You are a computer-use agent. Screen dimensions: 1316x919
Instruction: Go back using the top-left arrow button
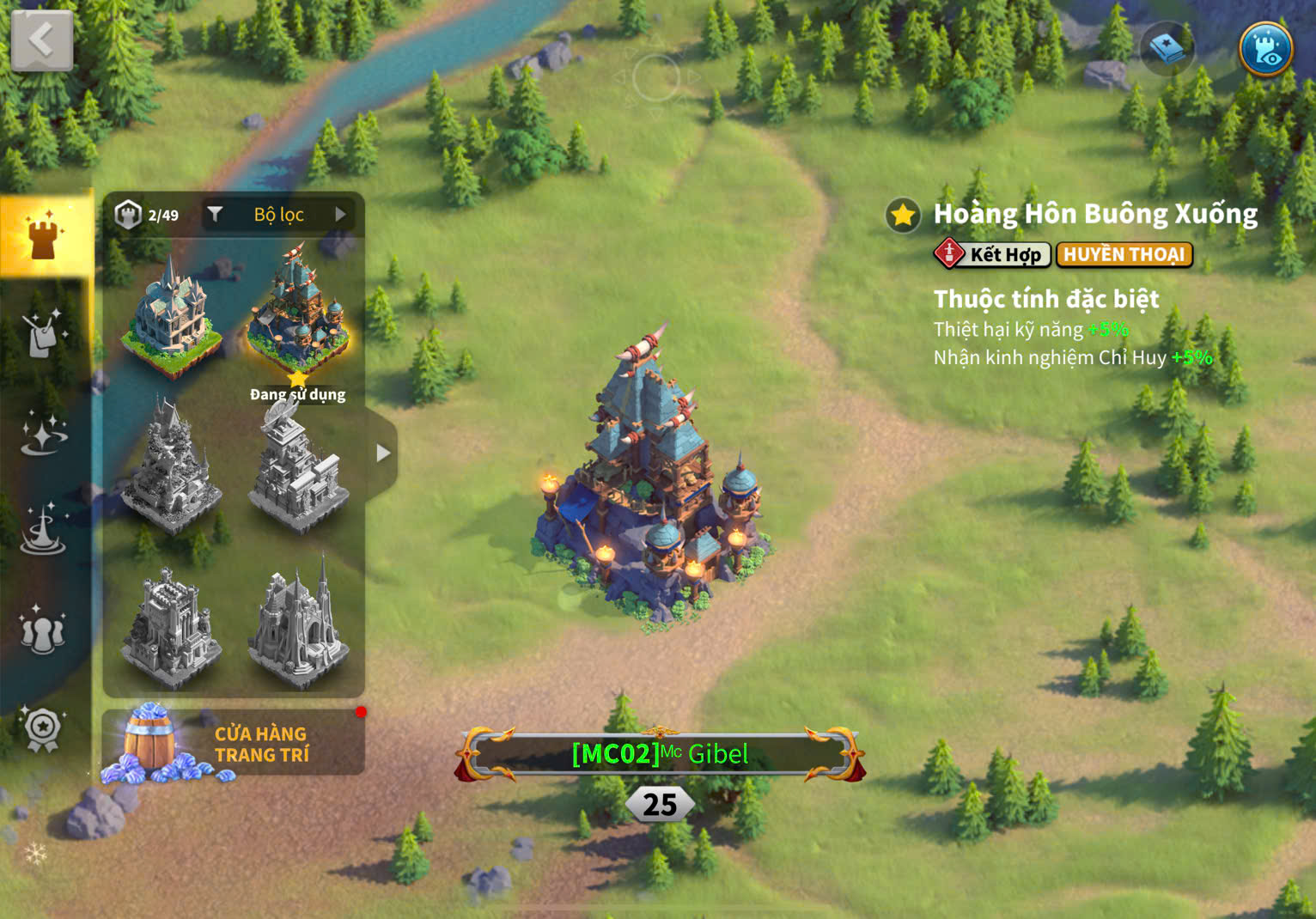click(41, 40)
